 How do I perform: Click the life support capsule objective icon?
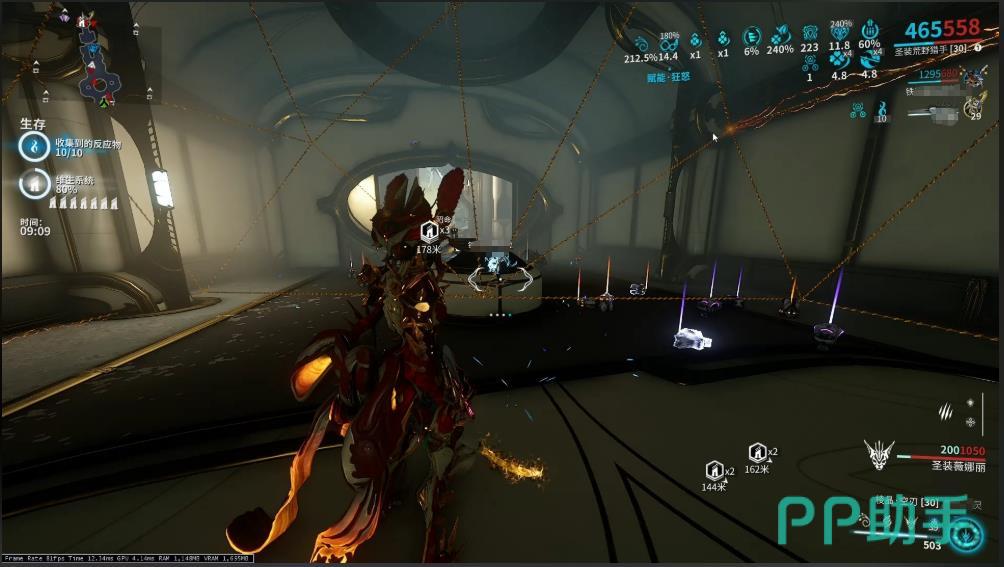point(33,184)
